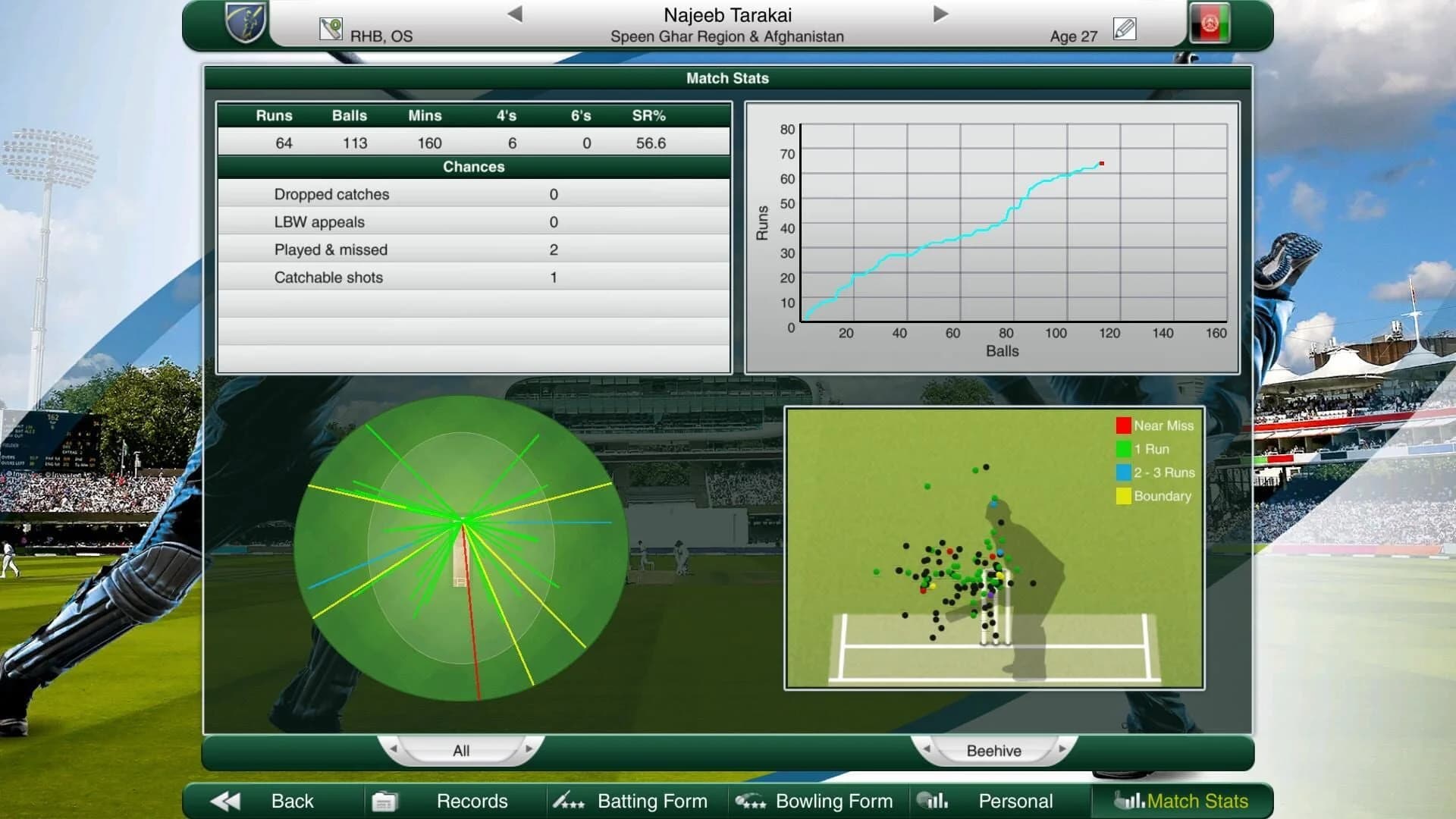Click the right arrow next to Najeeb Tarakai
This screenshot has height=819, width=1456.
[940, 13]
